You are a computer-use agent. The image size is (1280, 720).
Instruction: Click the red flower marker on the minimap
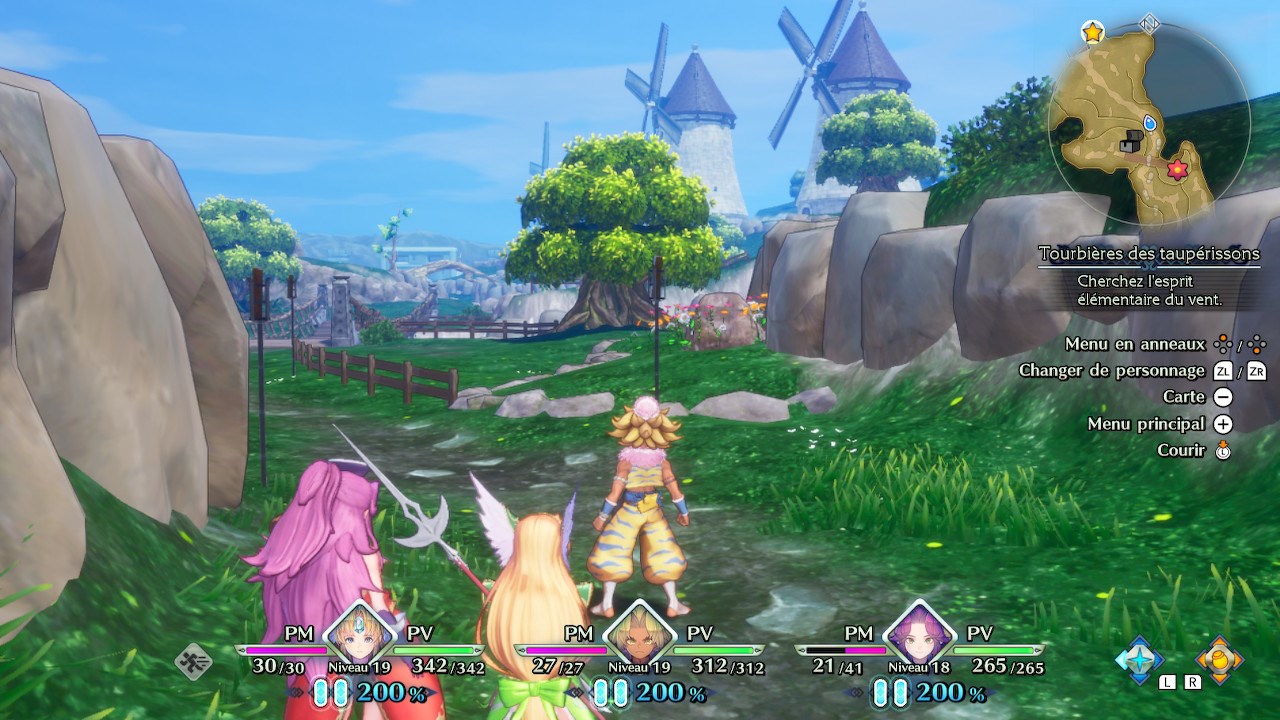coord(1176,169)
